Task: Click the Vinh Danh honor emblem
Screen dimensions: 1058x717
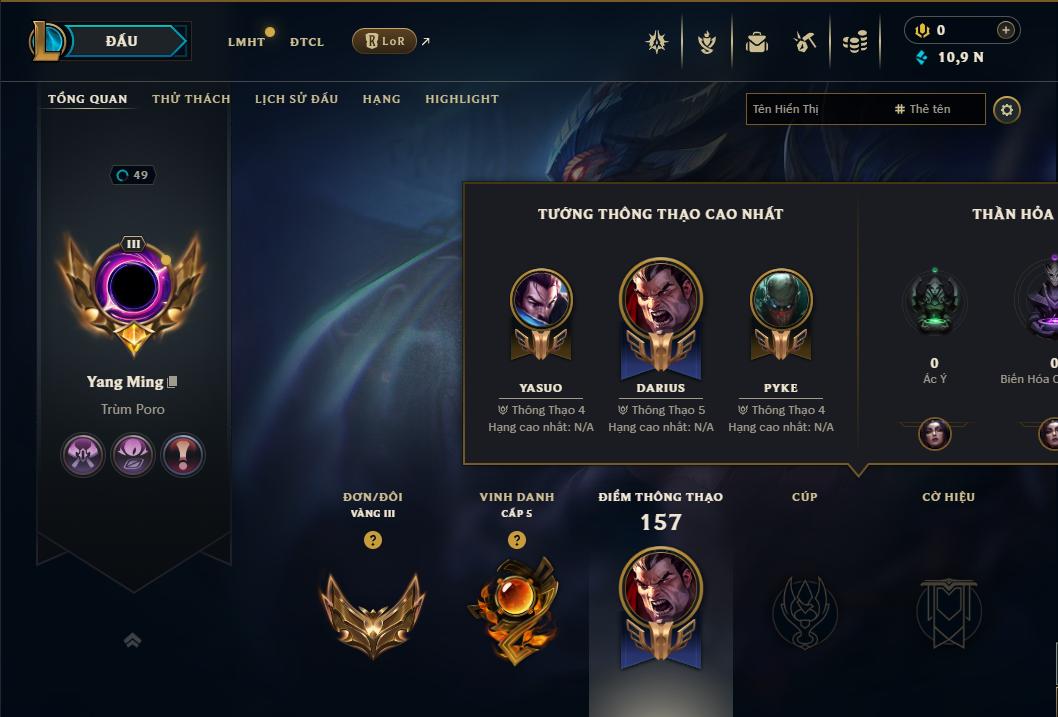Action: [x=516, y=610]
